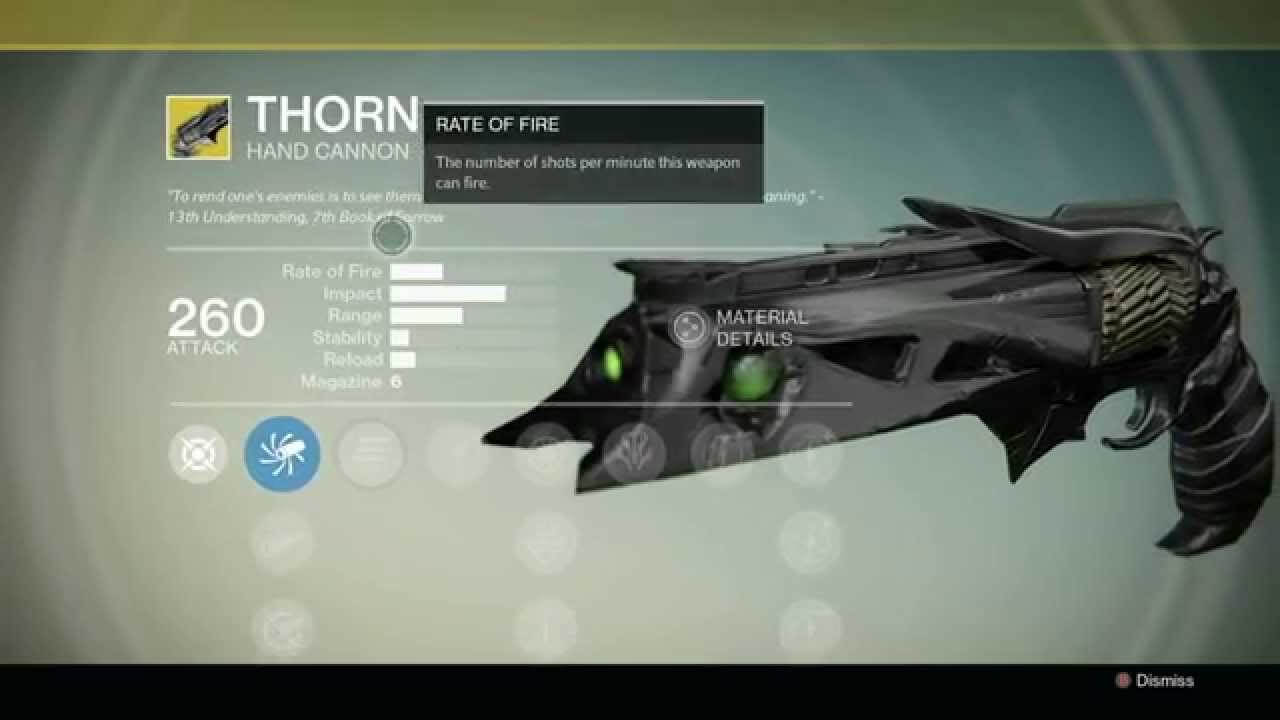This screenshot has width=1280, height=720.
Task: Click the perk node beneath the spider perk
Action: pyautogui.click(x=283, y=540)
